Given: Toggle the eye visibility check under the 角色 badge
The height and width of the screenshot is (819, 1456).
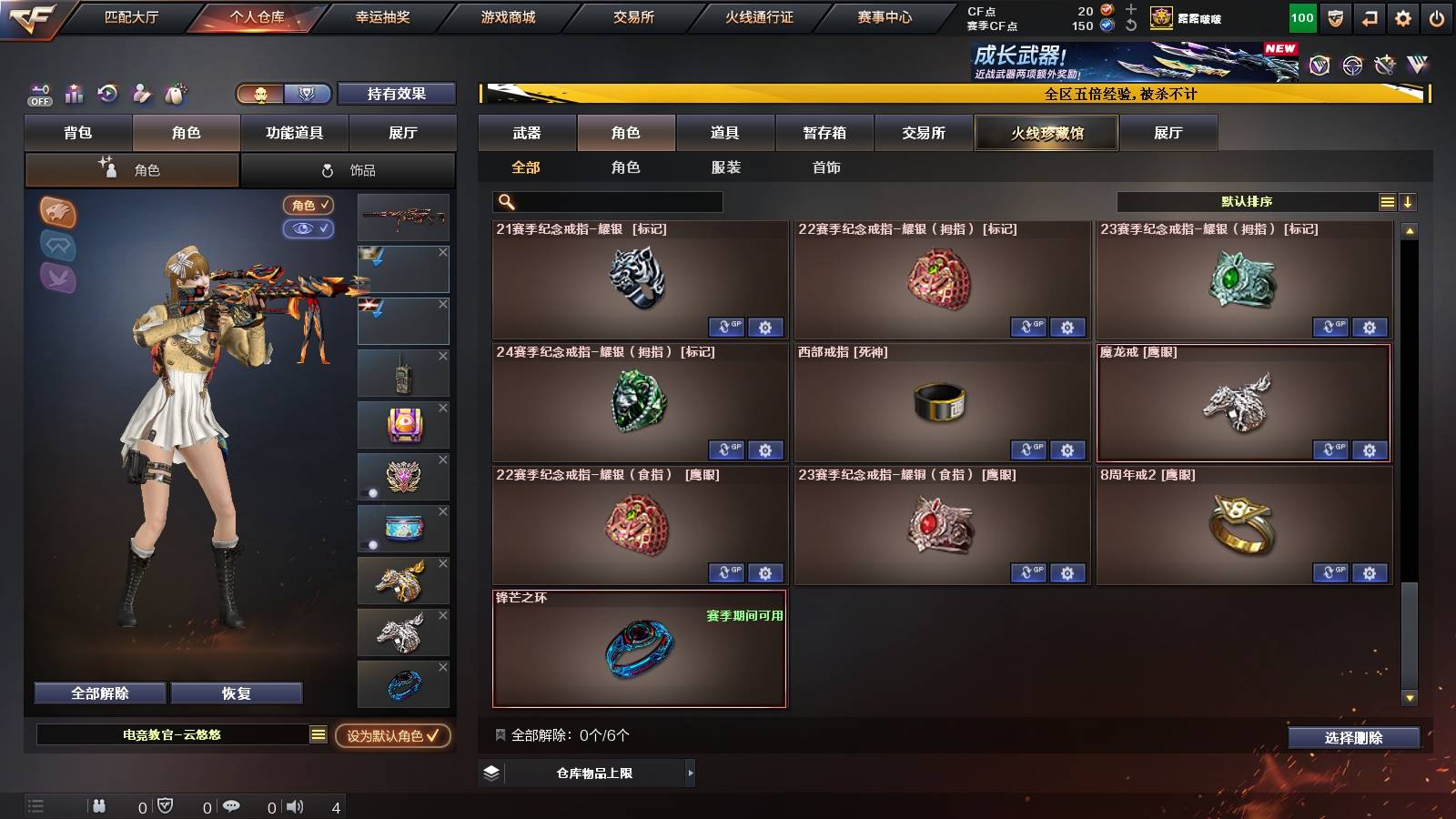Looking at the screenshot, I should [x=310, y=229].
